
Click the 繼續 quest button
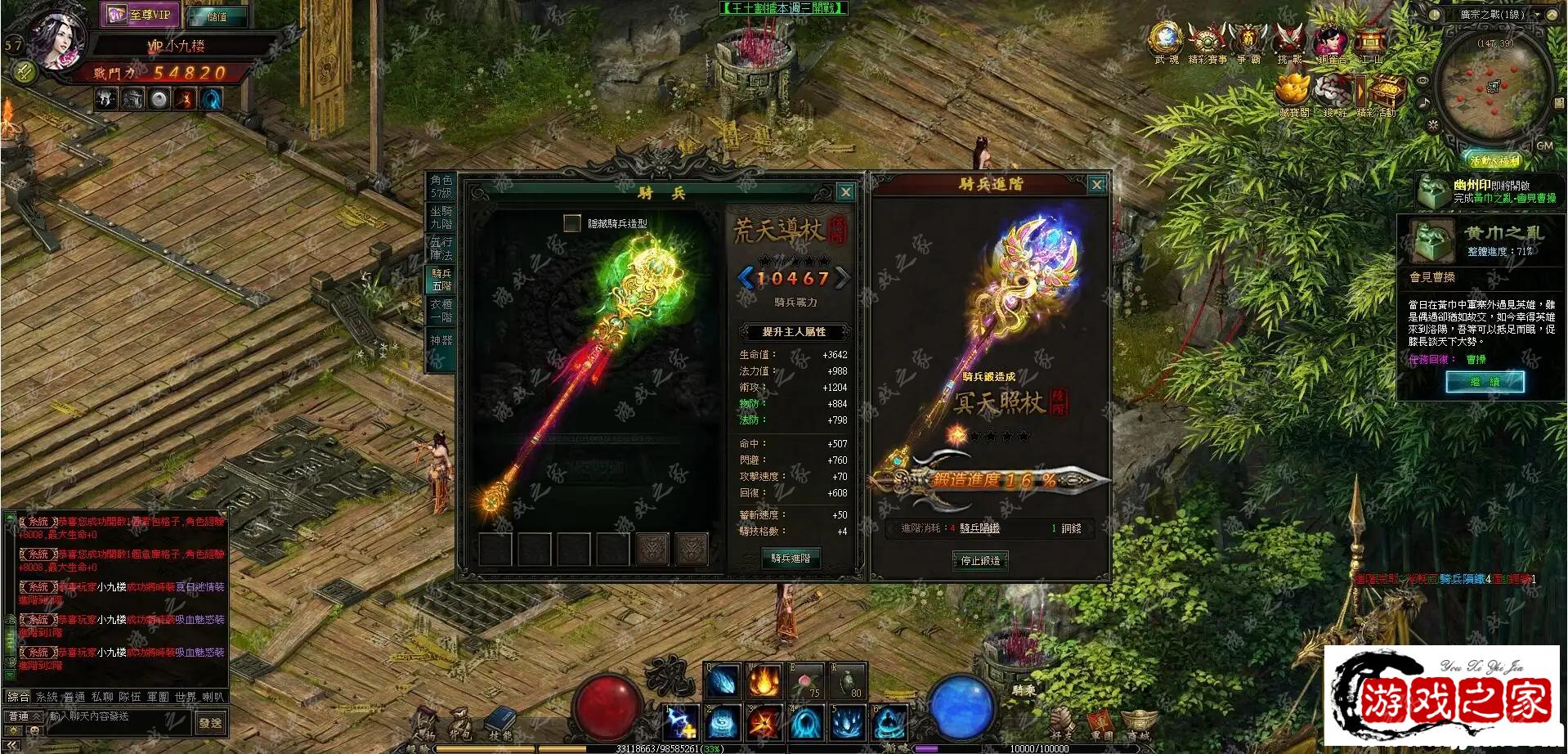pos(1485,382)
